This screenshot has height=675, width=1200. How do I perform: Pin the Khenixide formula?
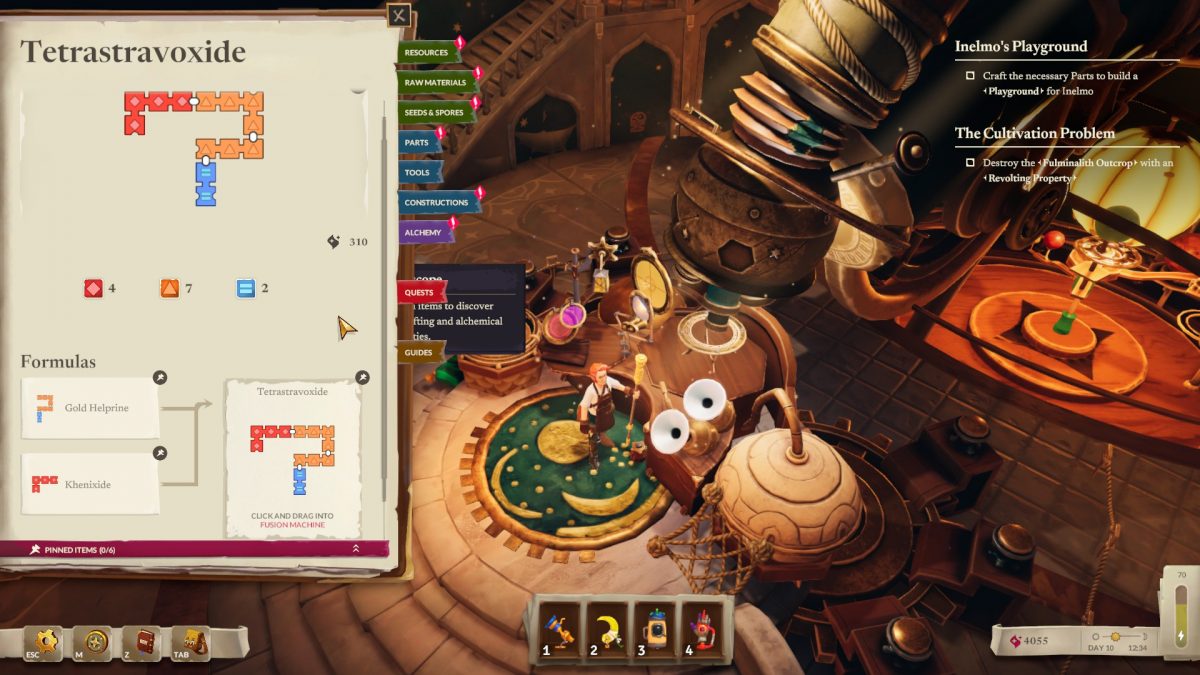159,454
